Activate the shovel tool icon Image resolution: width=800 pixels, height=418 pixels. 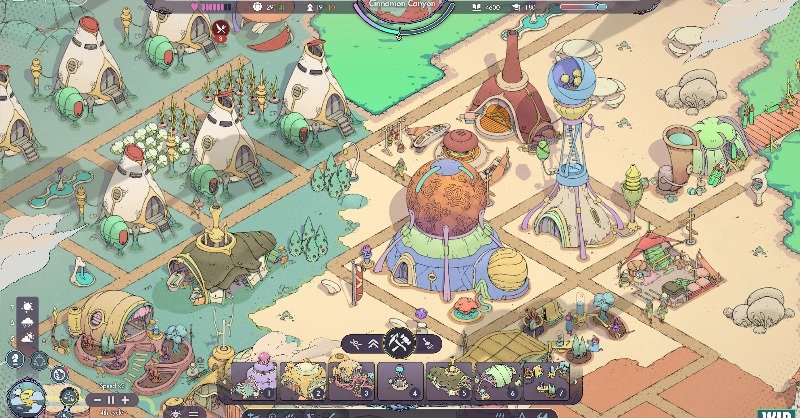click(x=427, y=343)
